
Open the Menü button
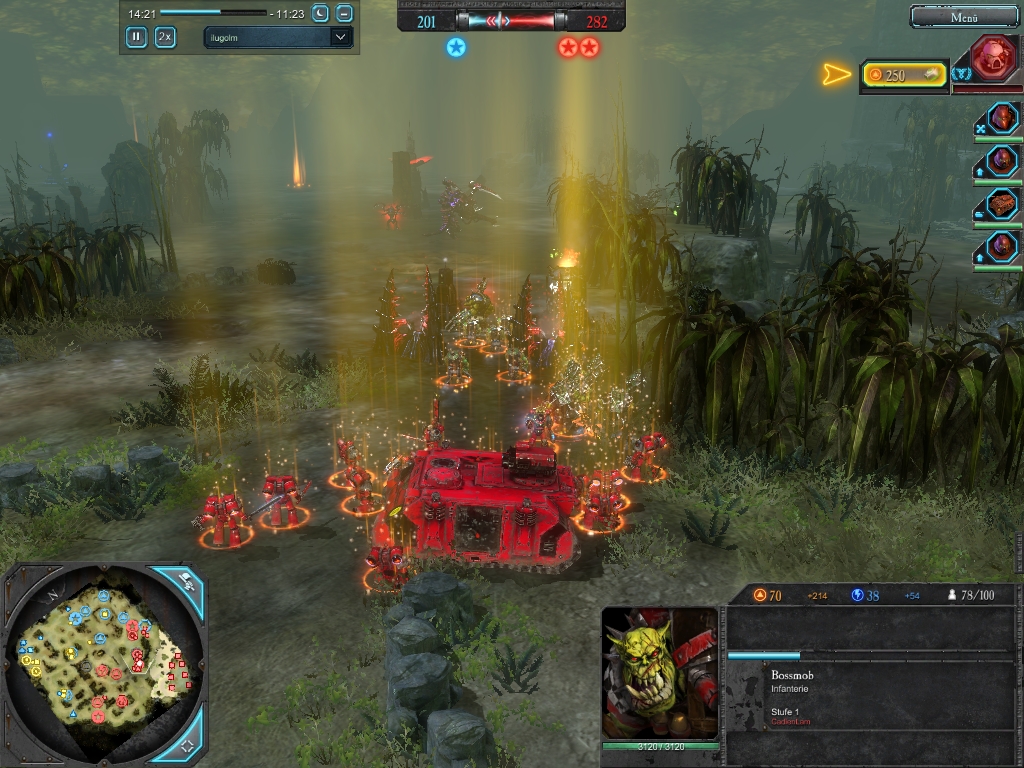[x=963, y=17]
